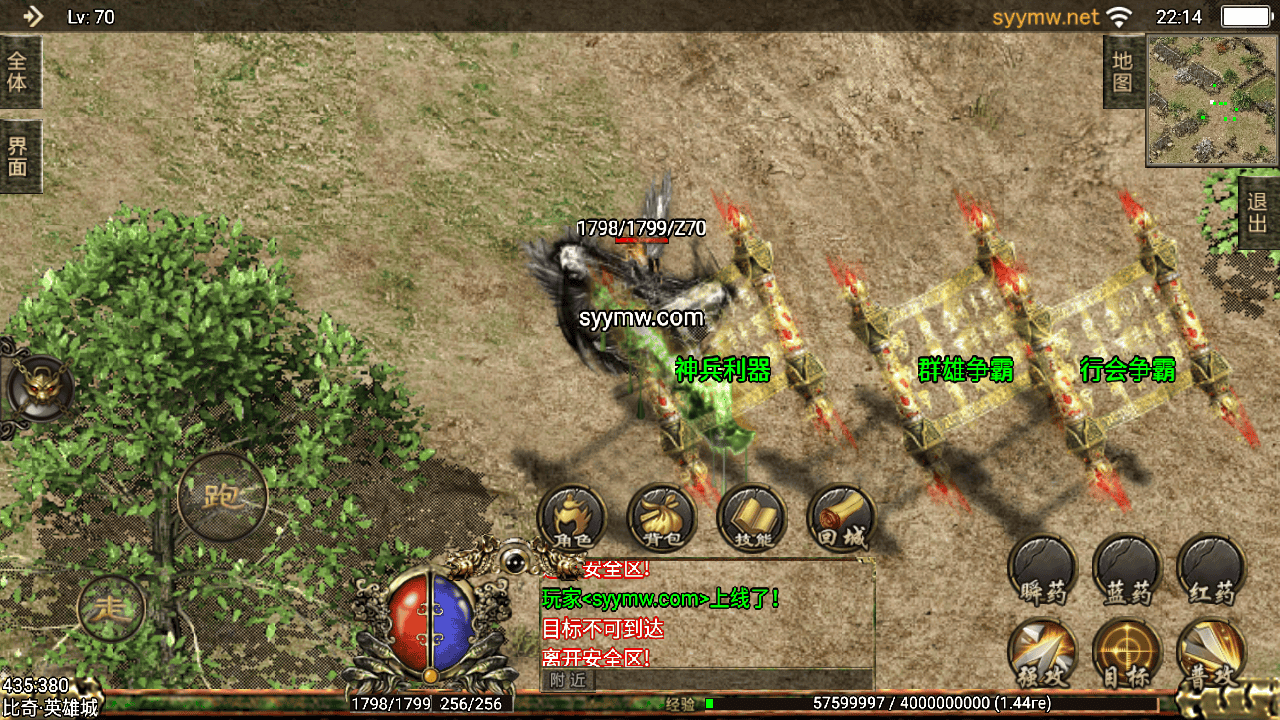Switch movement to 跑 run mode
Image resolution: width=1280 pixels, height=720 pixels.
pyautogui.click(x=222, y=496)
